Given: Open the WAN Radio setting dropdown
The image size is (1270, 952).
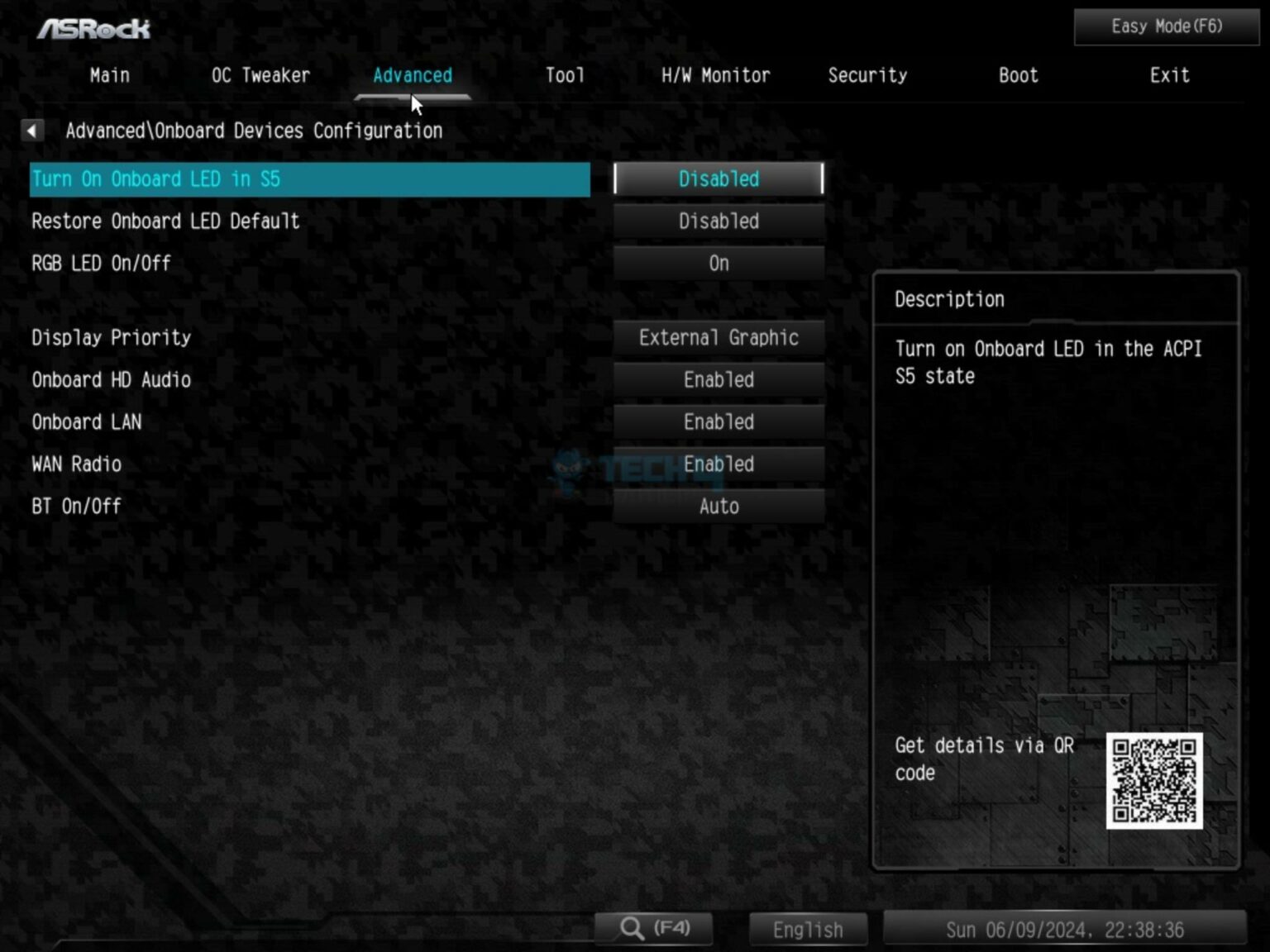Looking at the screenshot, I should point(719,464).
